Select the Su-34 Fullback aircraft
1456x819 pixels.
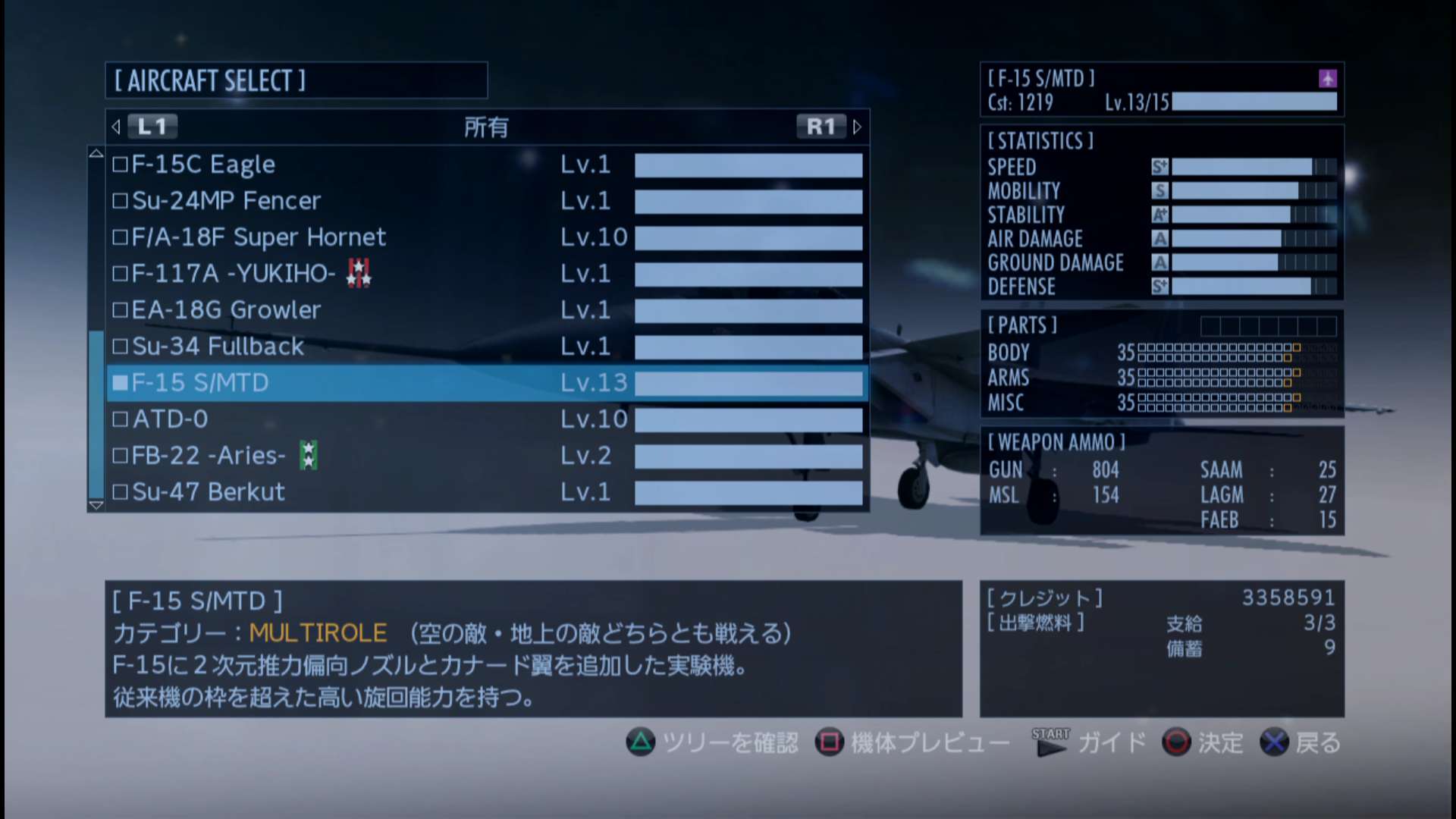[485, 347]
